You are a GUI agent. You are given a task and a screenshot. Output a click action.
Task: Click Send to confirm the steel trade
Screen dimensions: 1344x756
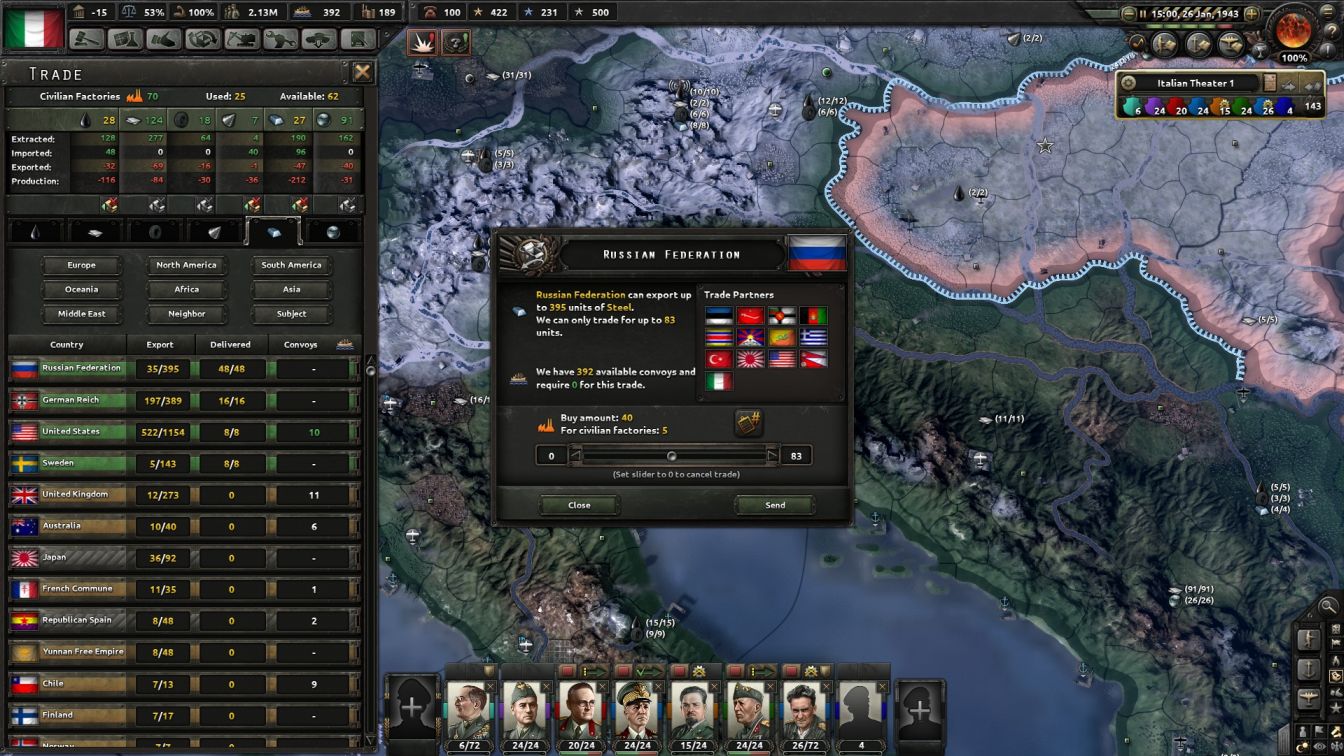tap(775, 505)
